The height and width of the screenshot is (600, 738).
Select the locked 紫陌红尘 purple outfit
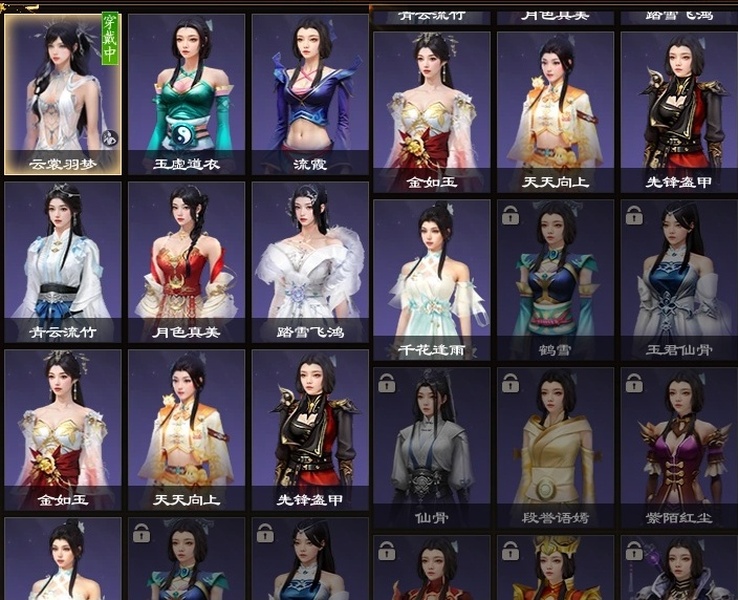coord(678,447)
